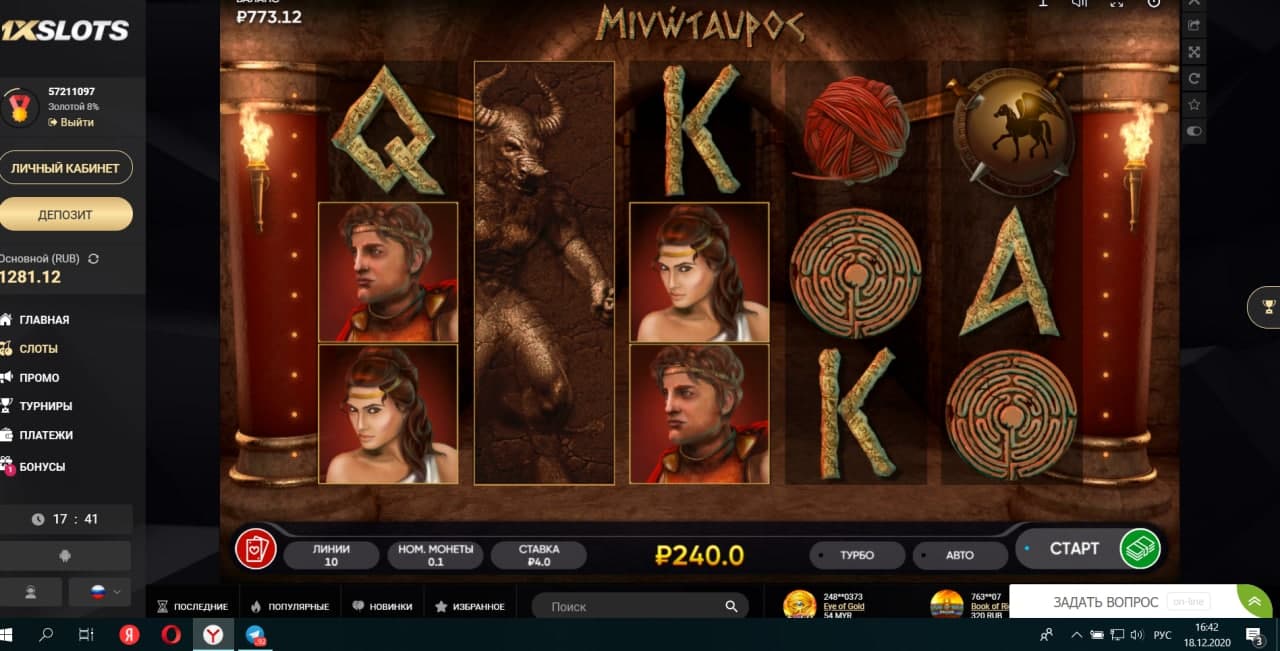Open the СТАВКА bet selector
The image size is (1280, 651).
(539, 555)
